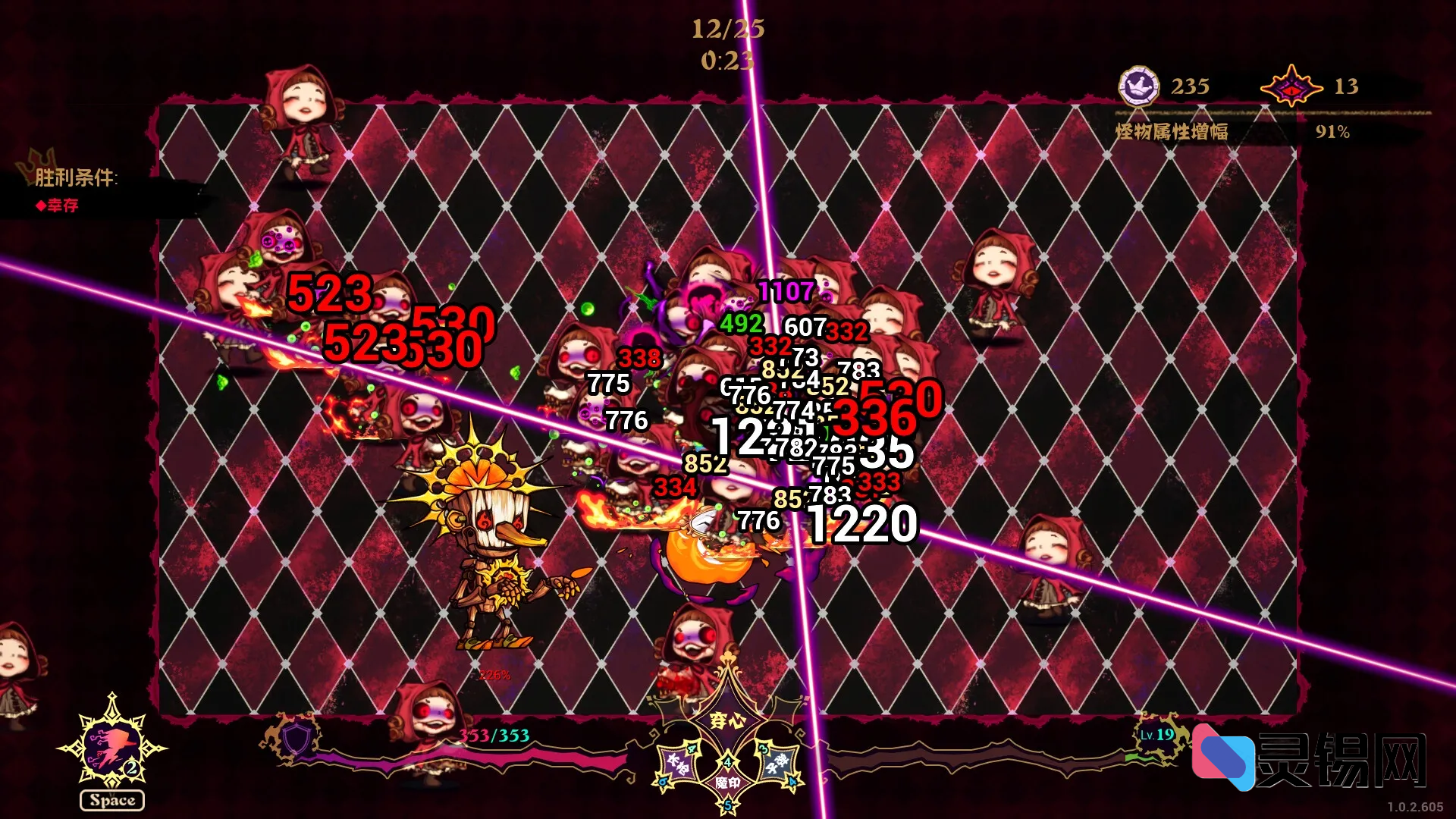Click the 怪物属性增幅 label
This screenshot has width=1456, height=819.
[x=1172, y=132]
